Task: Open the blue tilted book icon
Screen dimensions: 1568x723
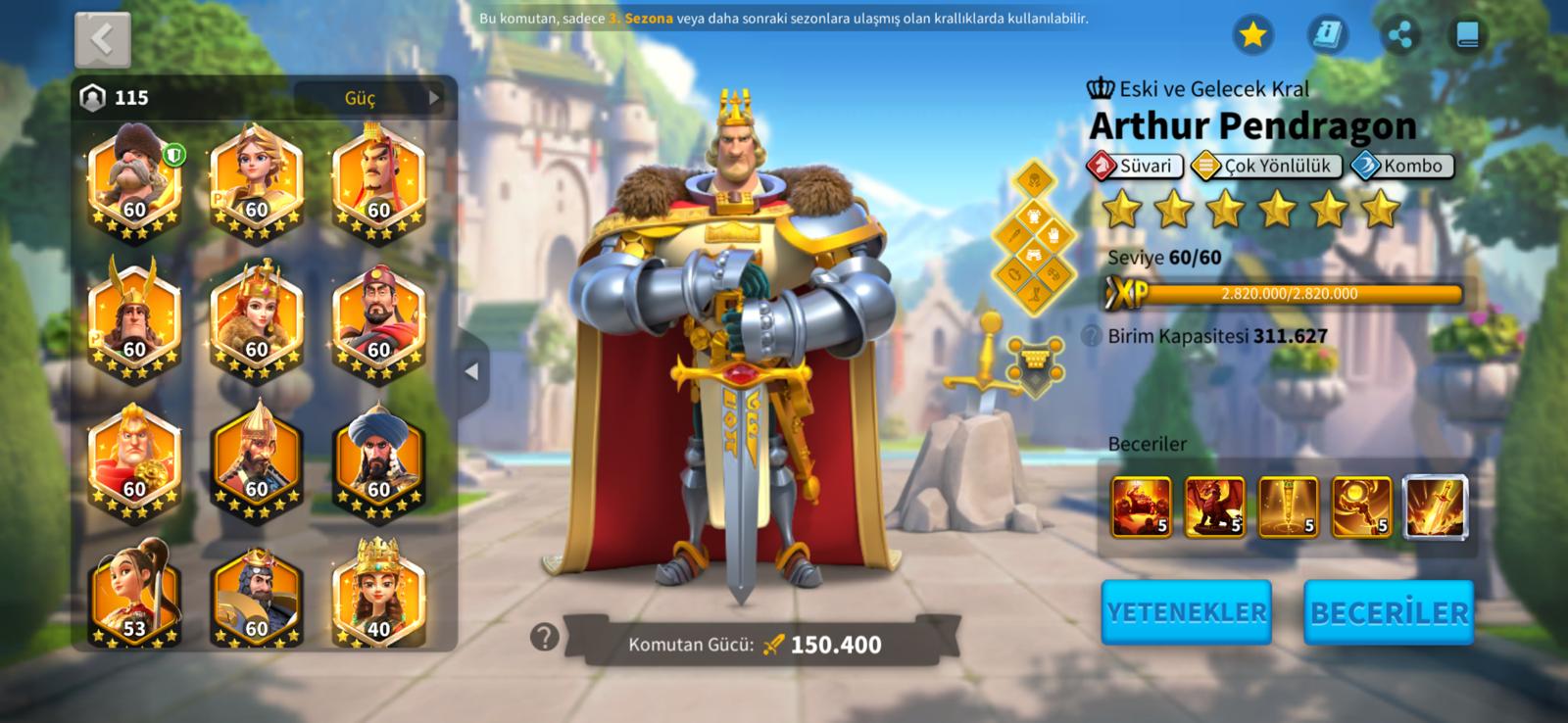Action: tap(1327, 35)
